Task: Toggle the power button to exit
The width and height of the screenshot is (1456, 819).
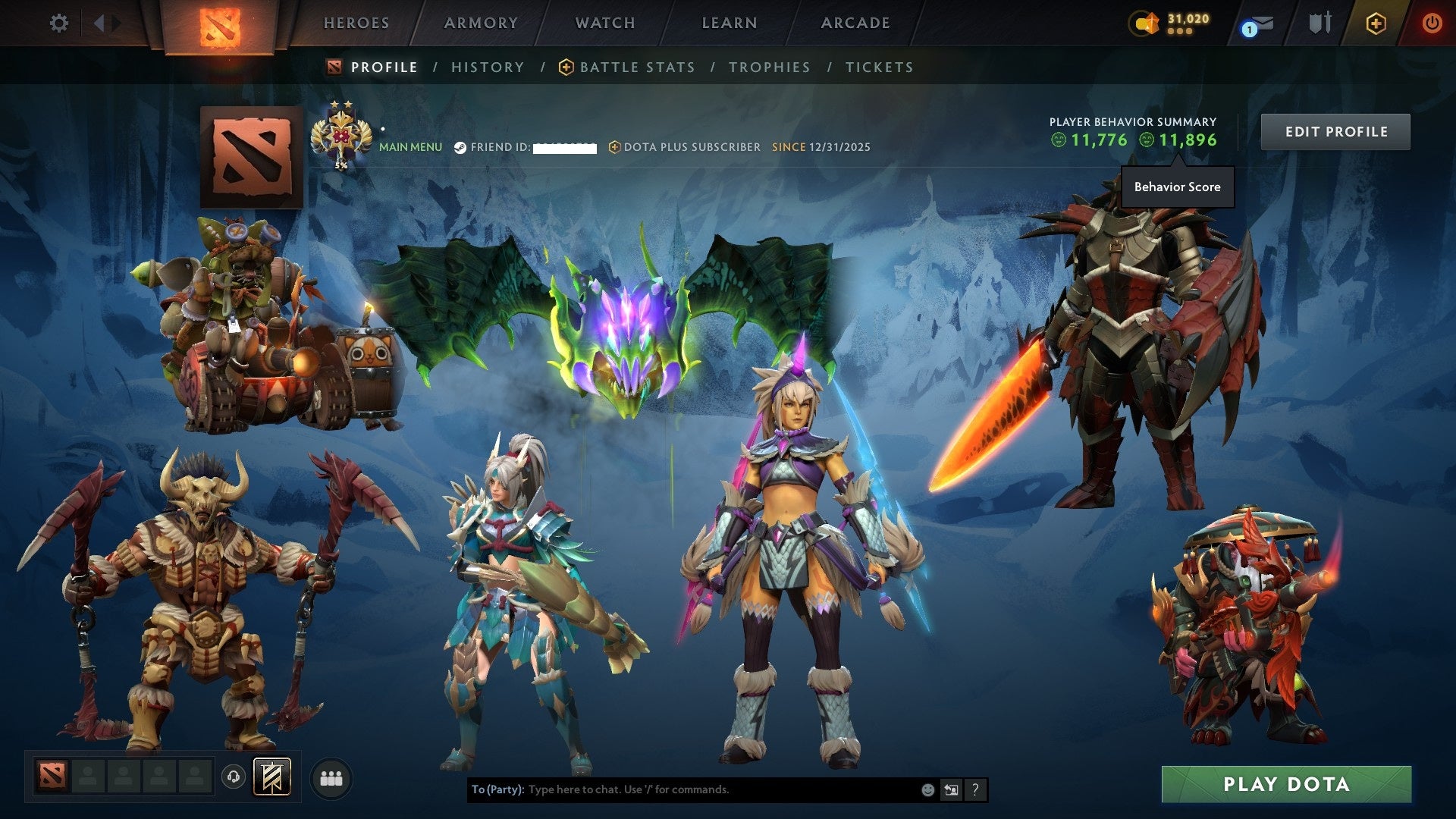Action: tap(1432, 23)
